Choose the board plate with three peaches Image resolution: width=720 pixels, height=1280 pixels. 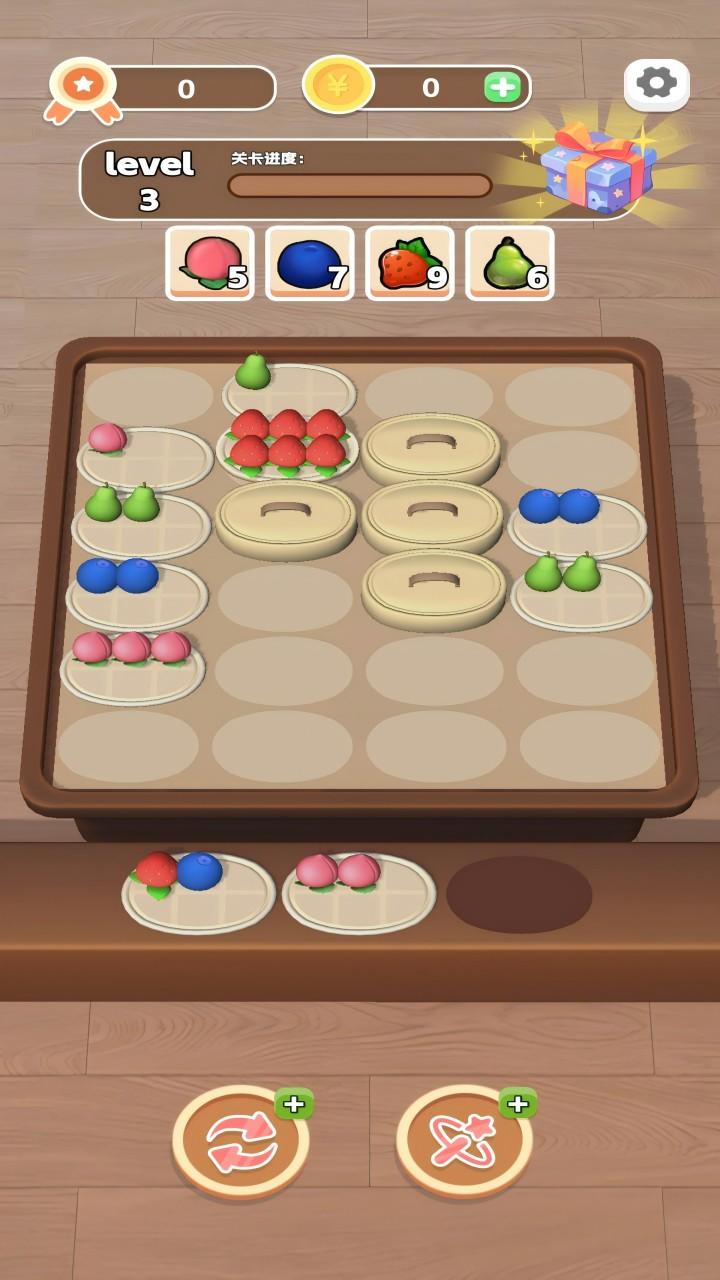point(132,663)
